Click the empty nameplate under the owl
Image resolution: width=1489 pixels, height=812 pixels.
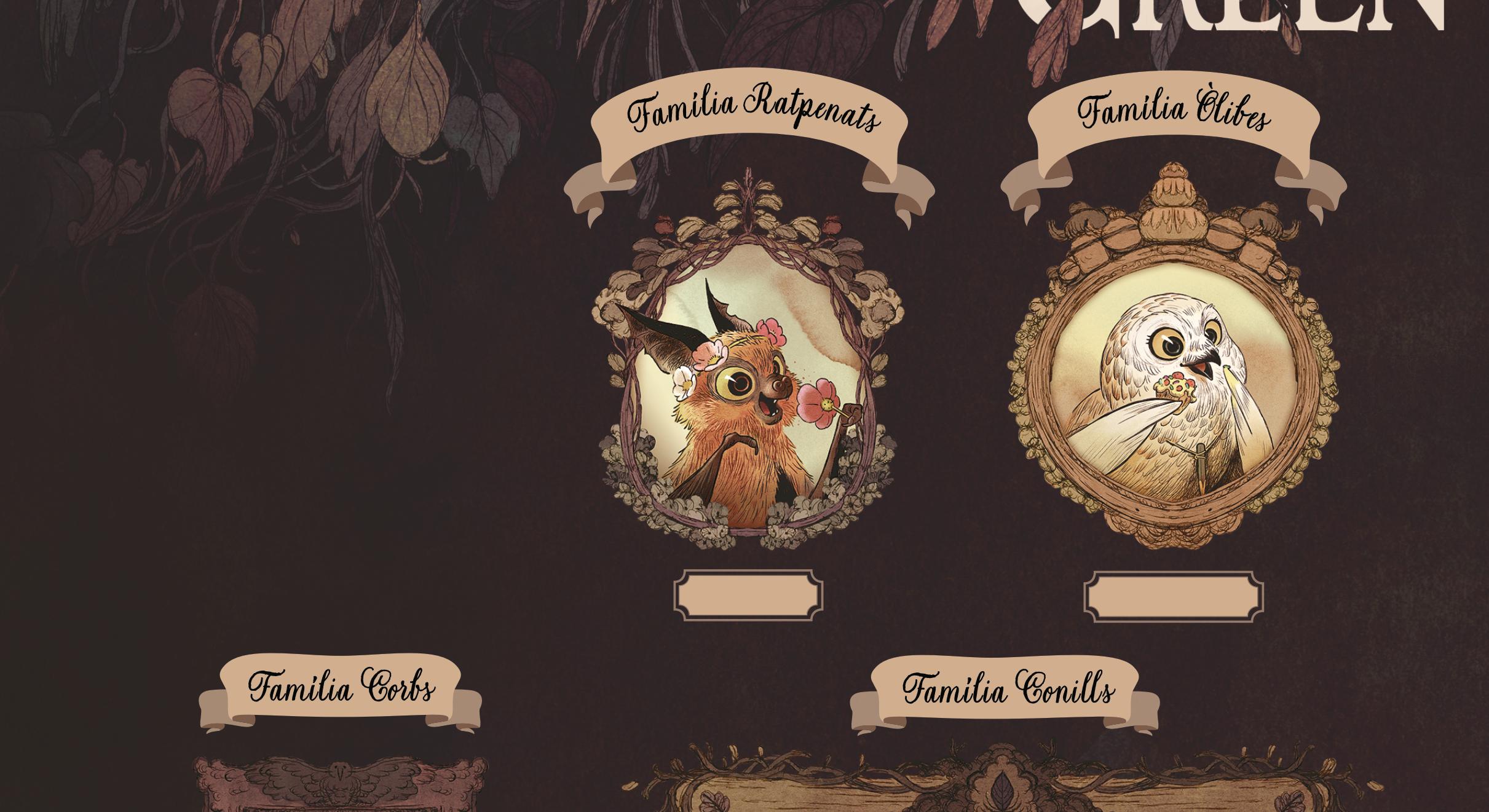(1173, 596)
